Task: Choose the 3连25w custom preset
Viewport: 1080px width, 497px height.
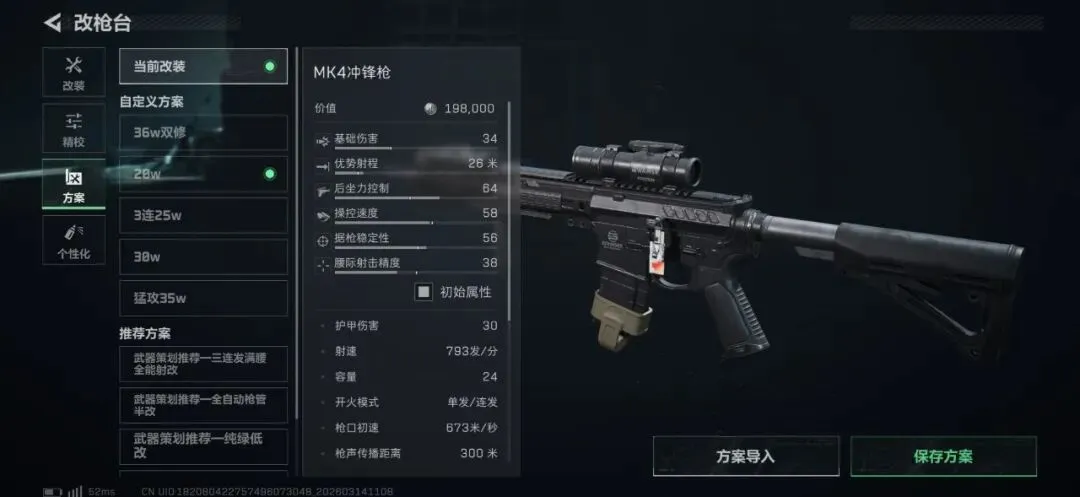Action: coord(203,215)
